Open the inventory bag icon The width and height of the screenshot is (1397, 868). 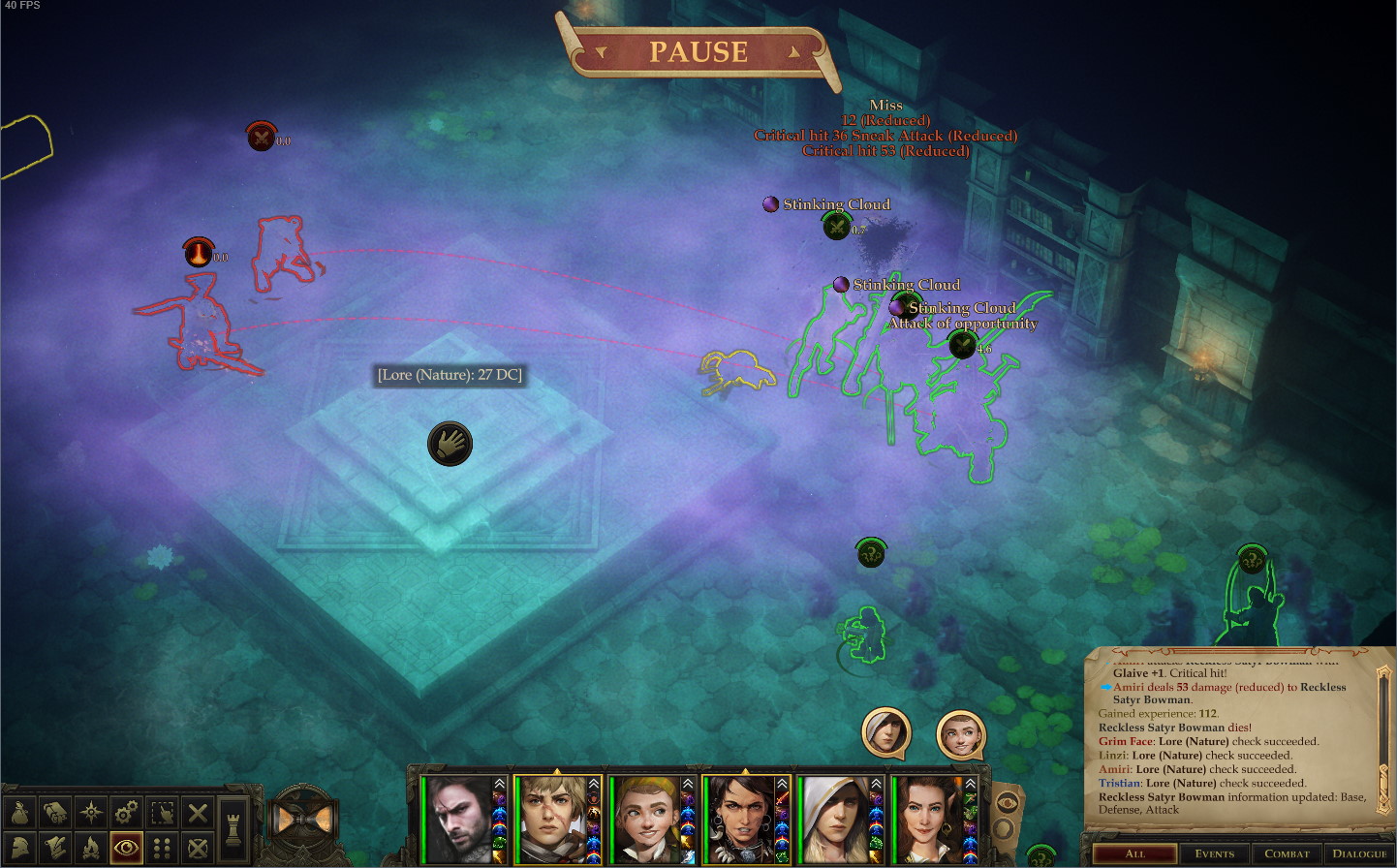click(19, 812)
